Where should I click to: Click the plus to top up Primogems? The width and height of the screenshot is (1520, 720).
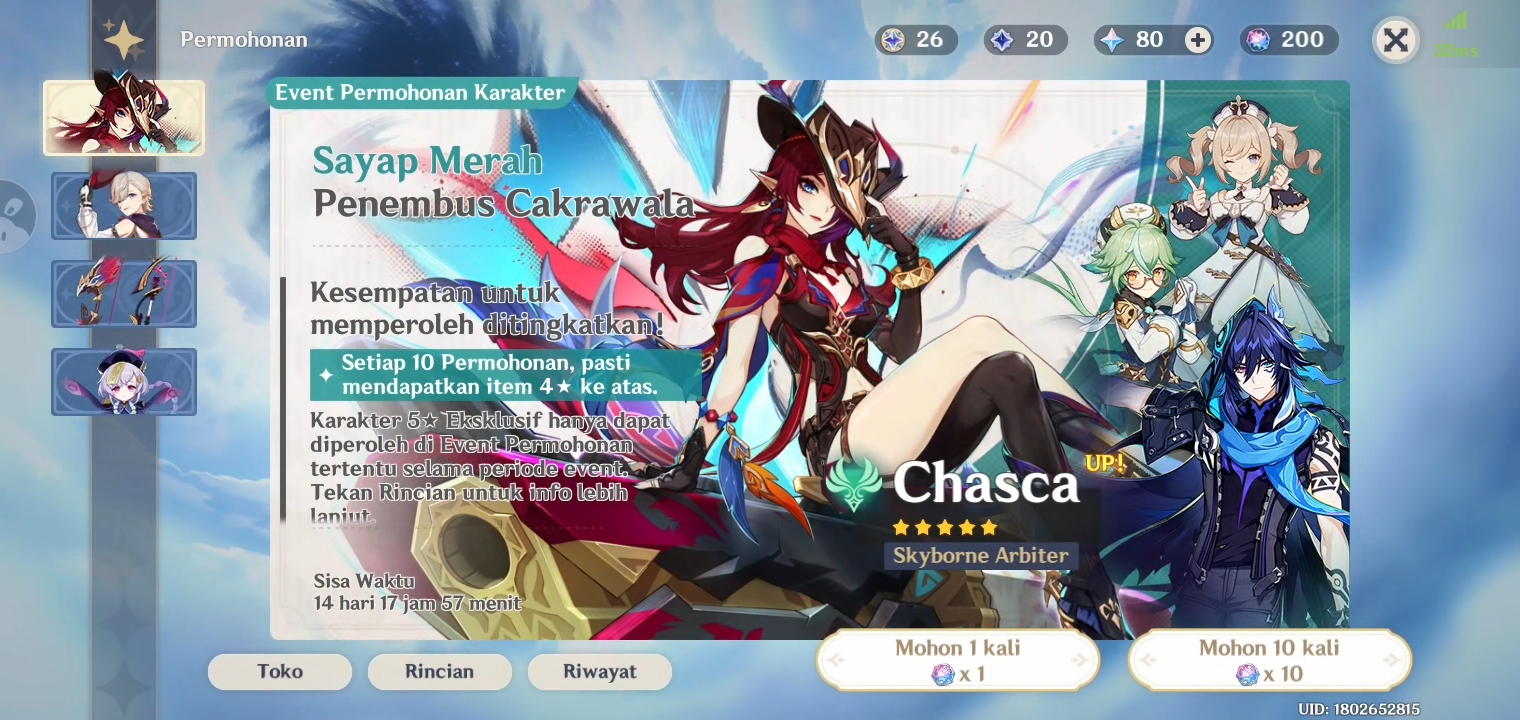(1196, 40)
